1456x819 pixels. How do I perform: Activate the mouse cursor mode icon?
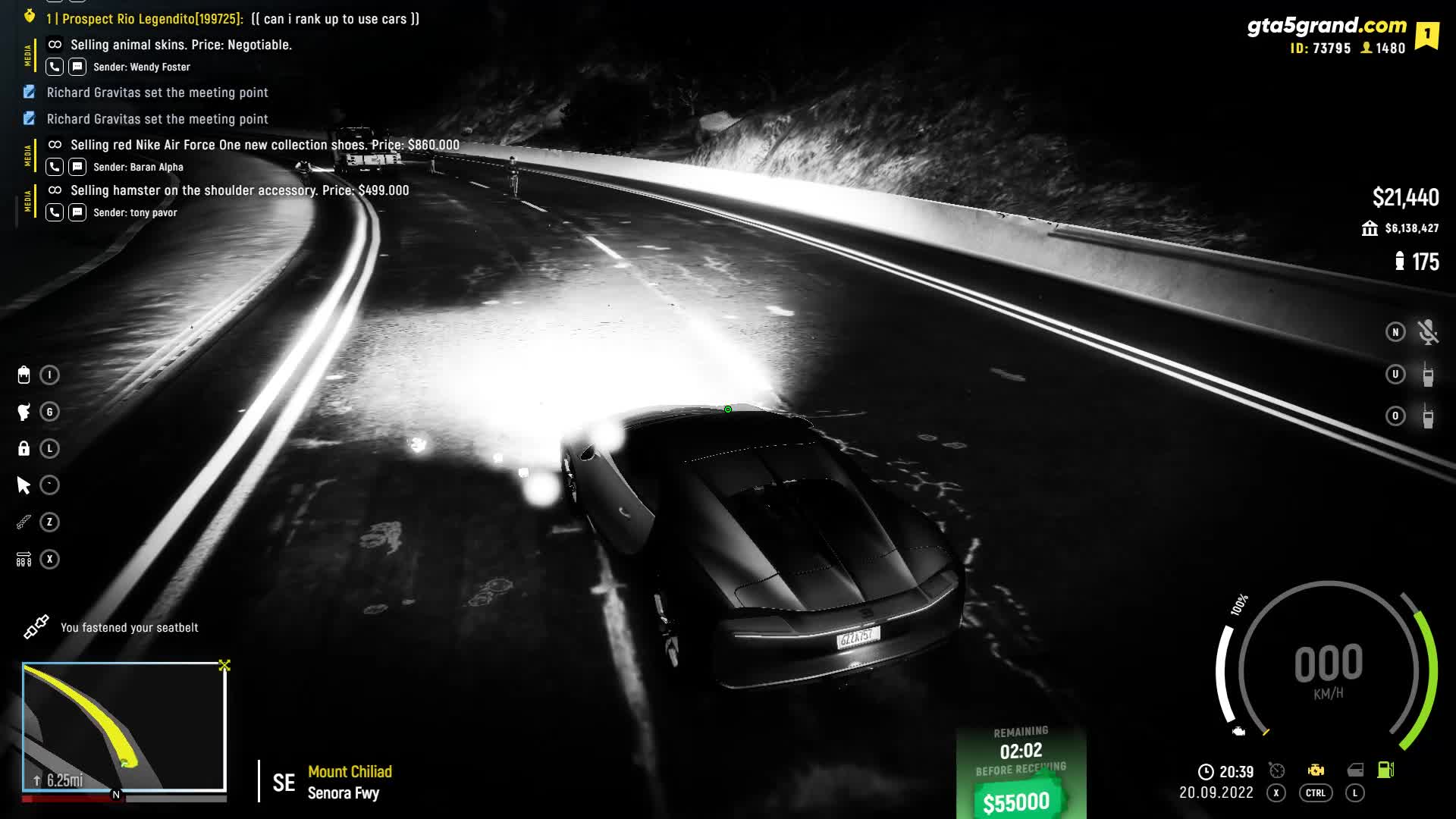[x=24, y=485]
